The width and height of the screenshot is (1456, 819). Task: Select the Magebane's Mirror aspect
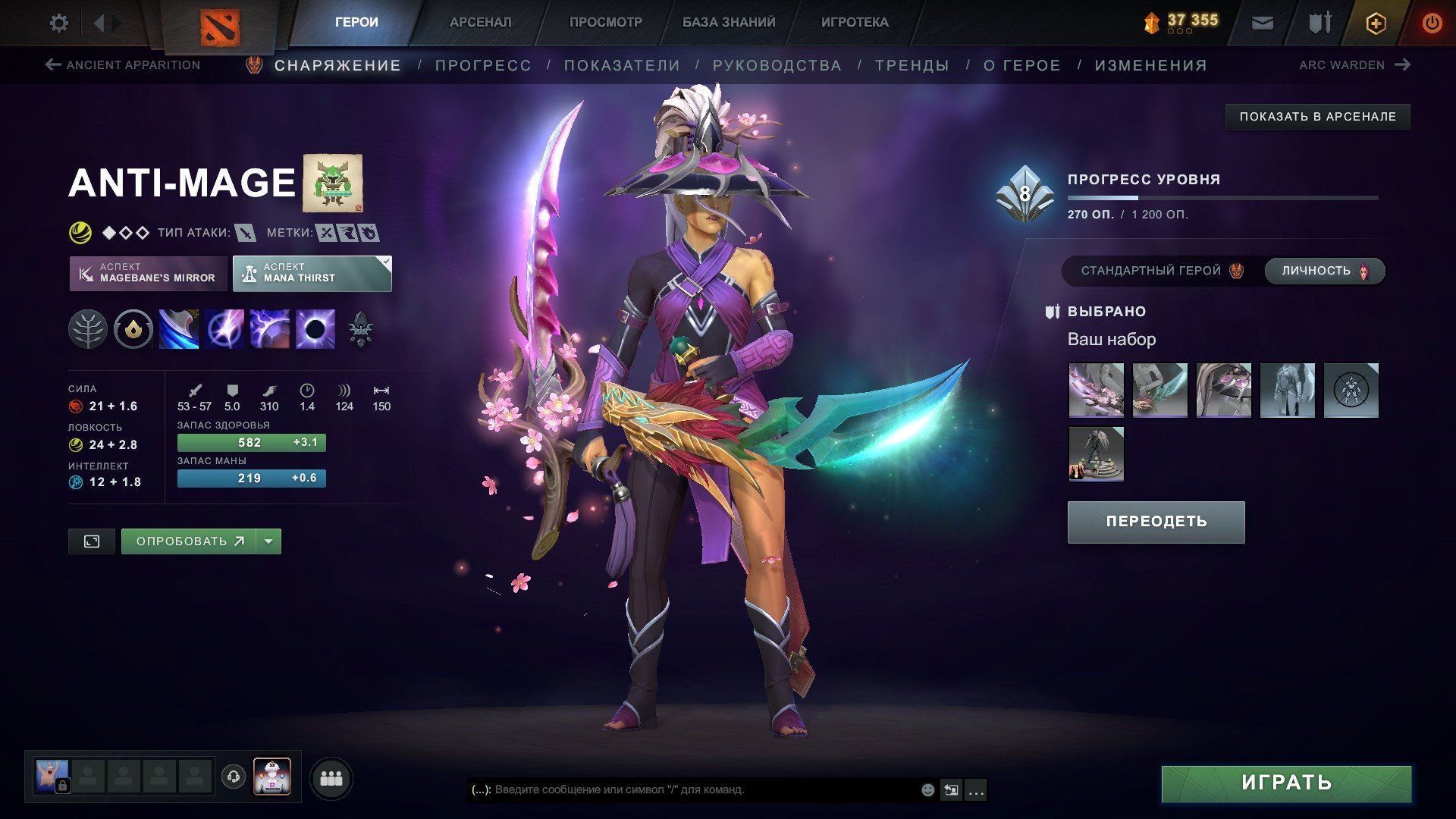[149, 273]
